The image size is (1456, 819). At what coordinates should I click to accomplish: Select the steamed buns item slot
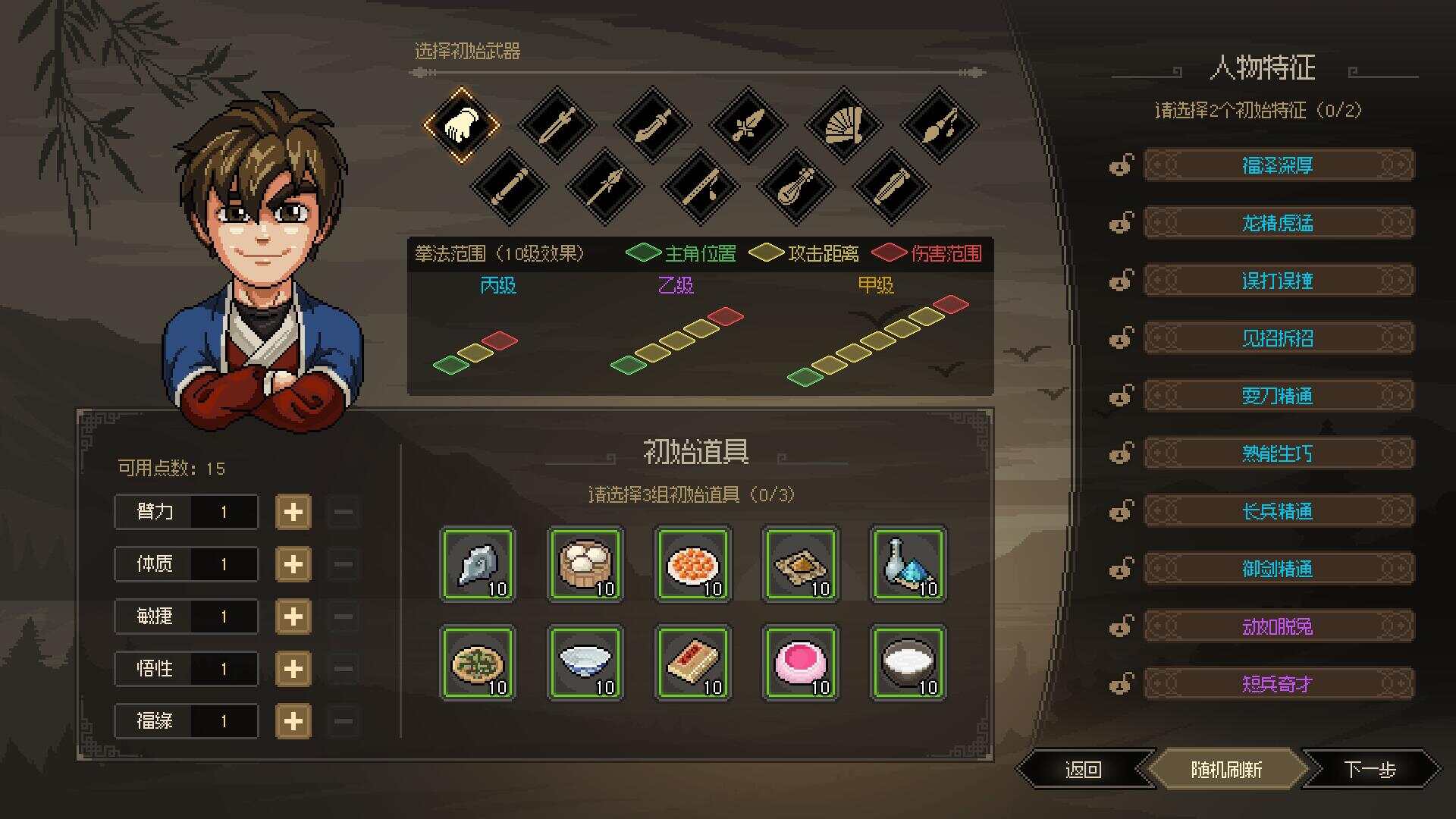585,565
